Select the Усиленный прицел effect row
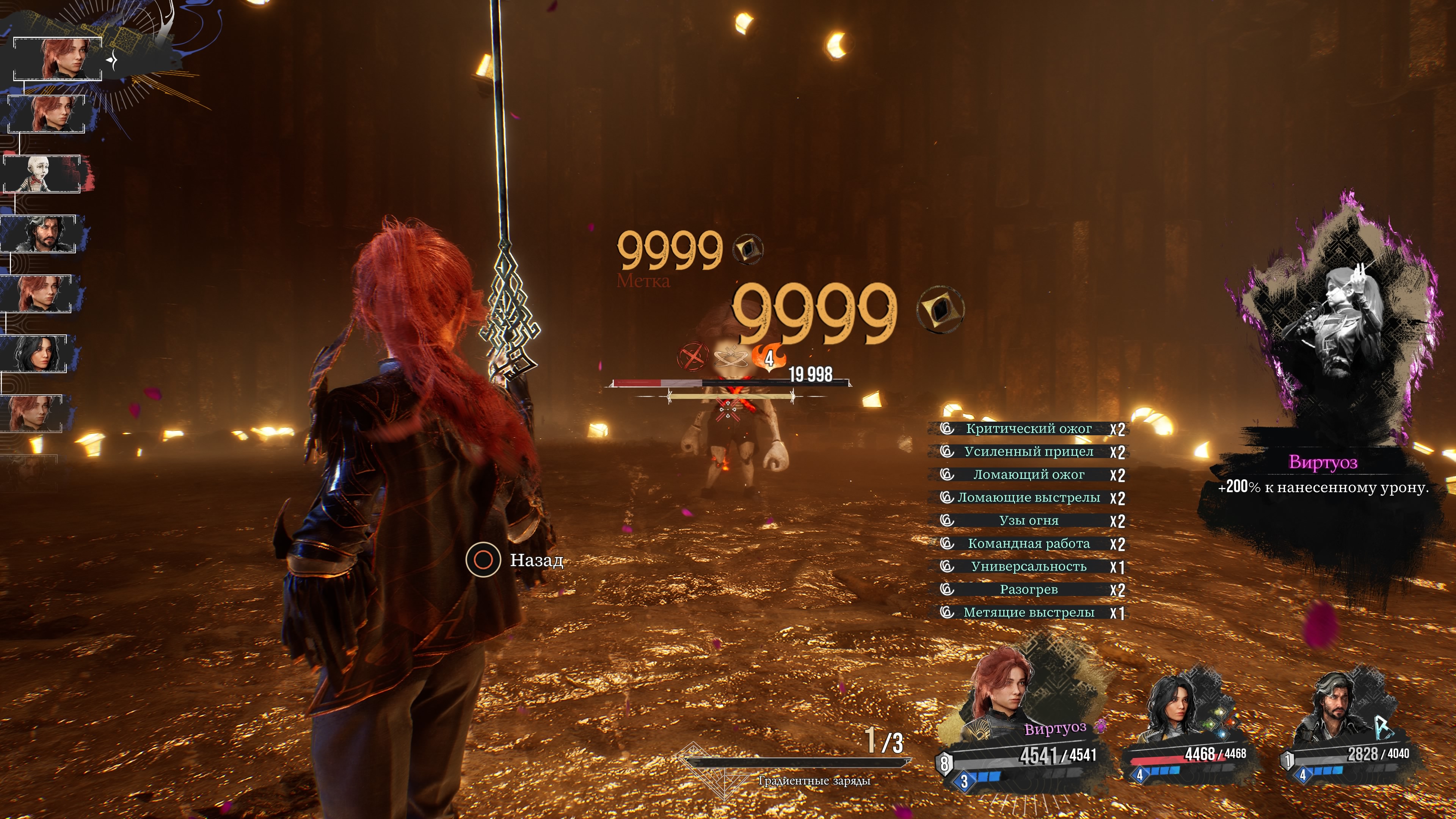 [1028, 452]
